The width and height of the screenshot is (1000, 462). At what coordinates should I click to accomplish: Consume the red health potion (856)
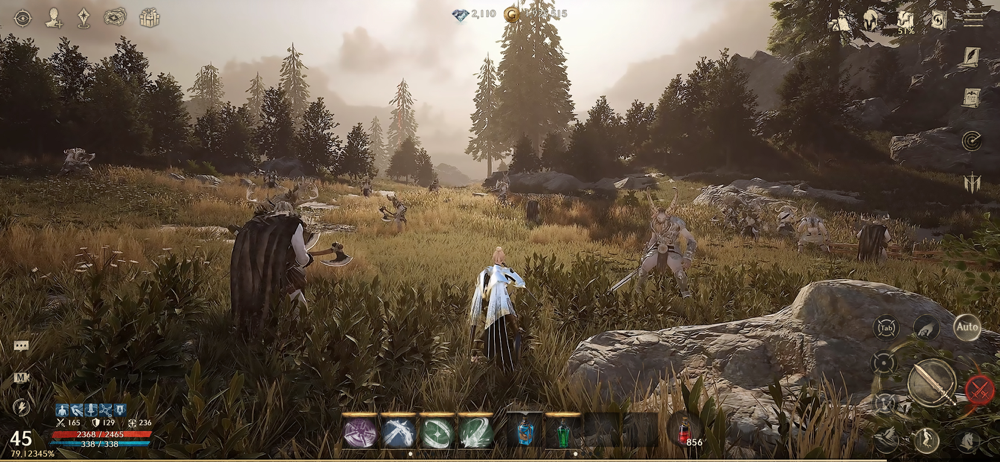(x=684, y=431)
